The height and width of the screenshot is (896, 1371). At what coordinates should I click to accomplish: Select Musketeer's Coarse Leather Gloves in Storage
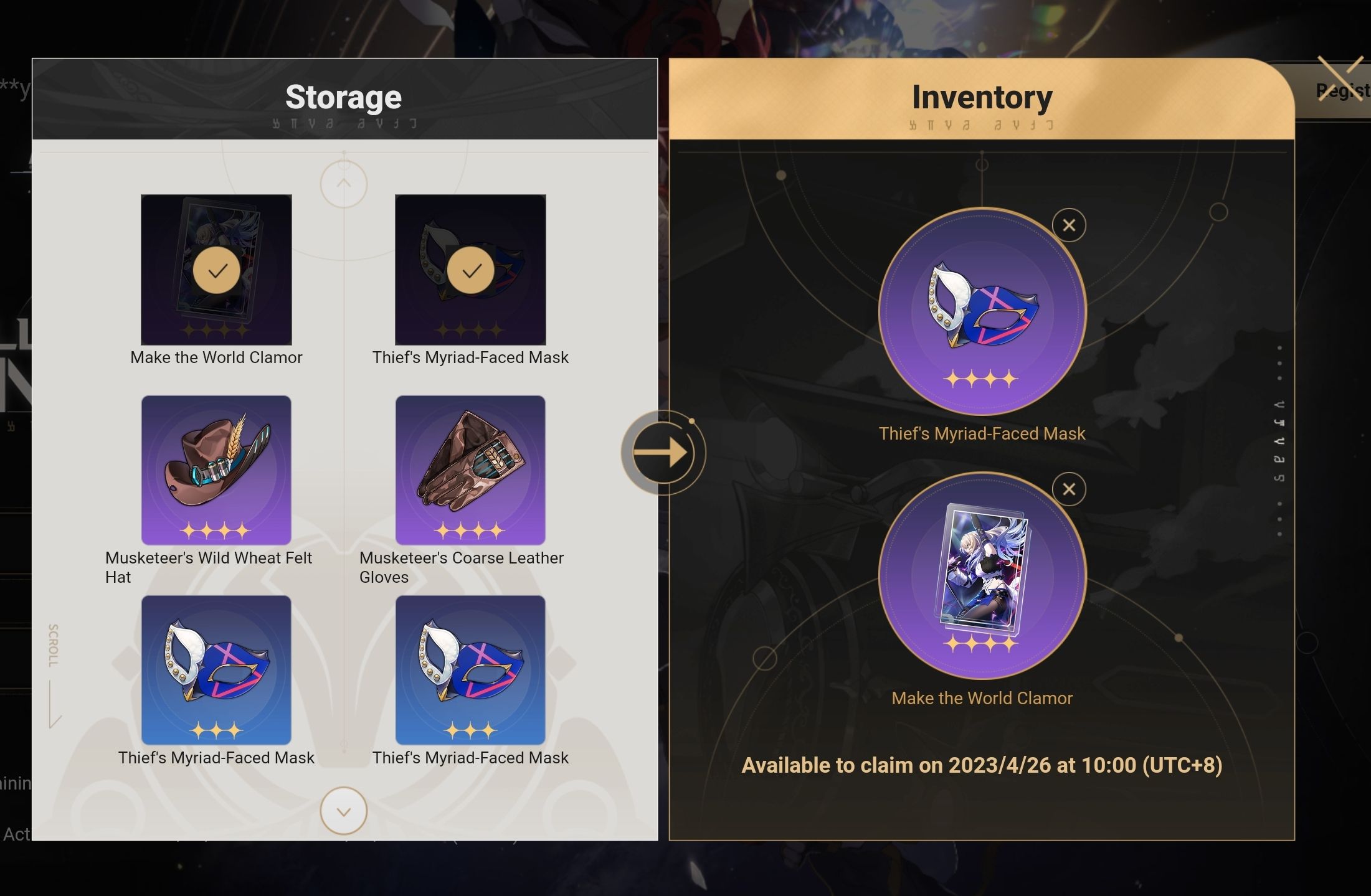pos(472,470)
